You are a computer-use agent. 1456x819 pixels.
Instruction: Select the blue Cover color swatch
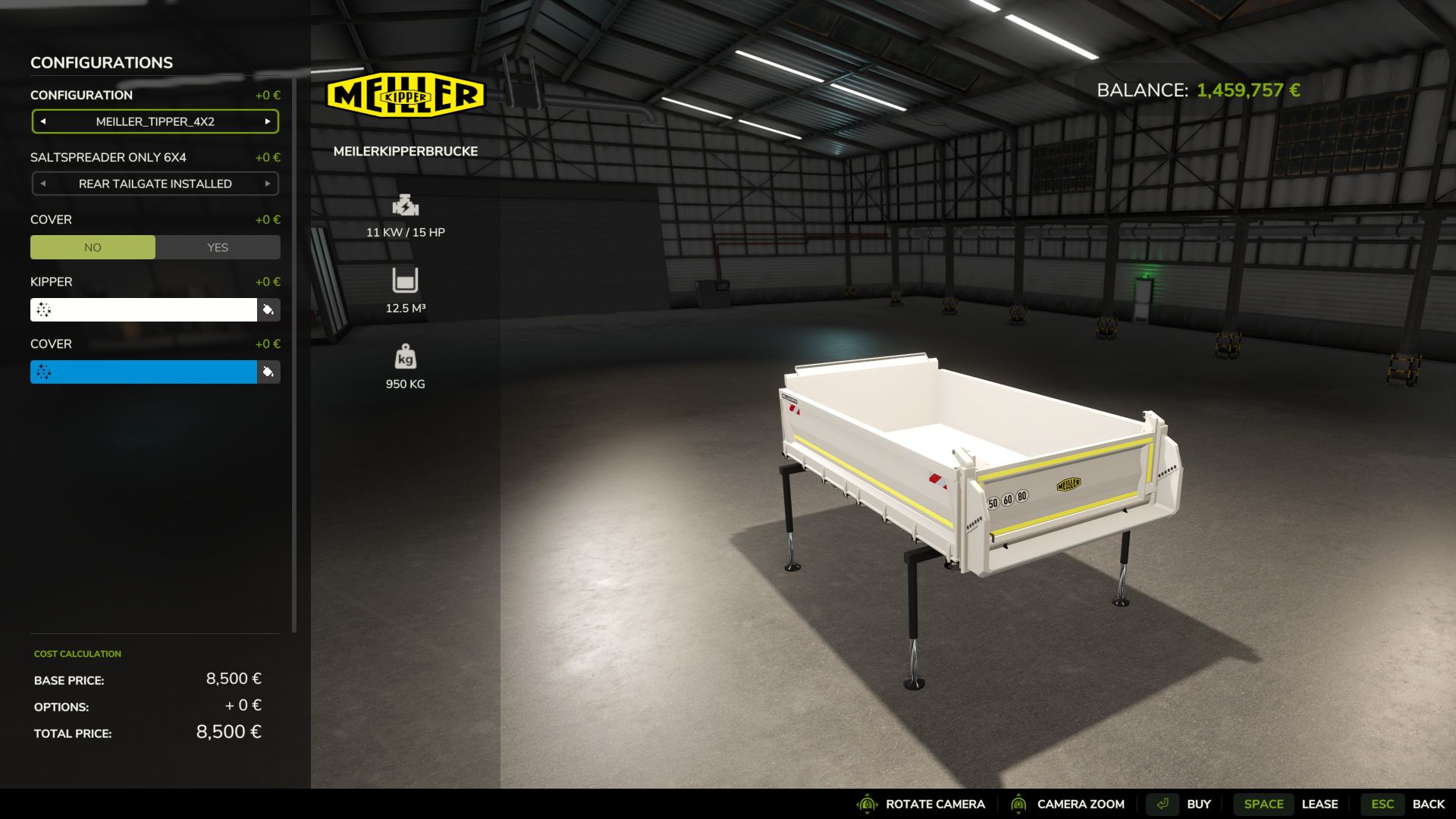(x=144, y=372)
